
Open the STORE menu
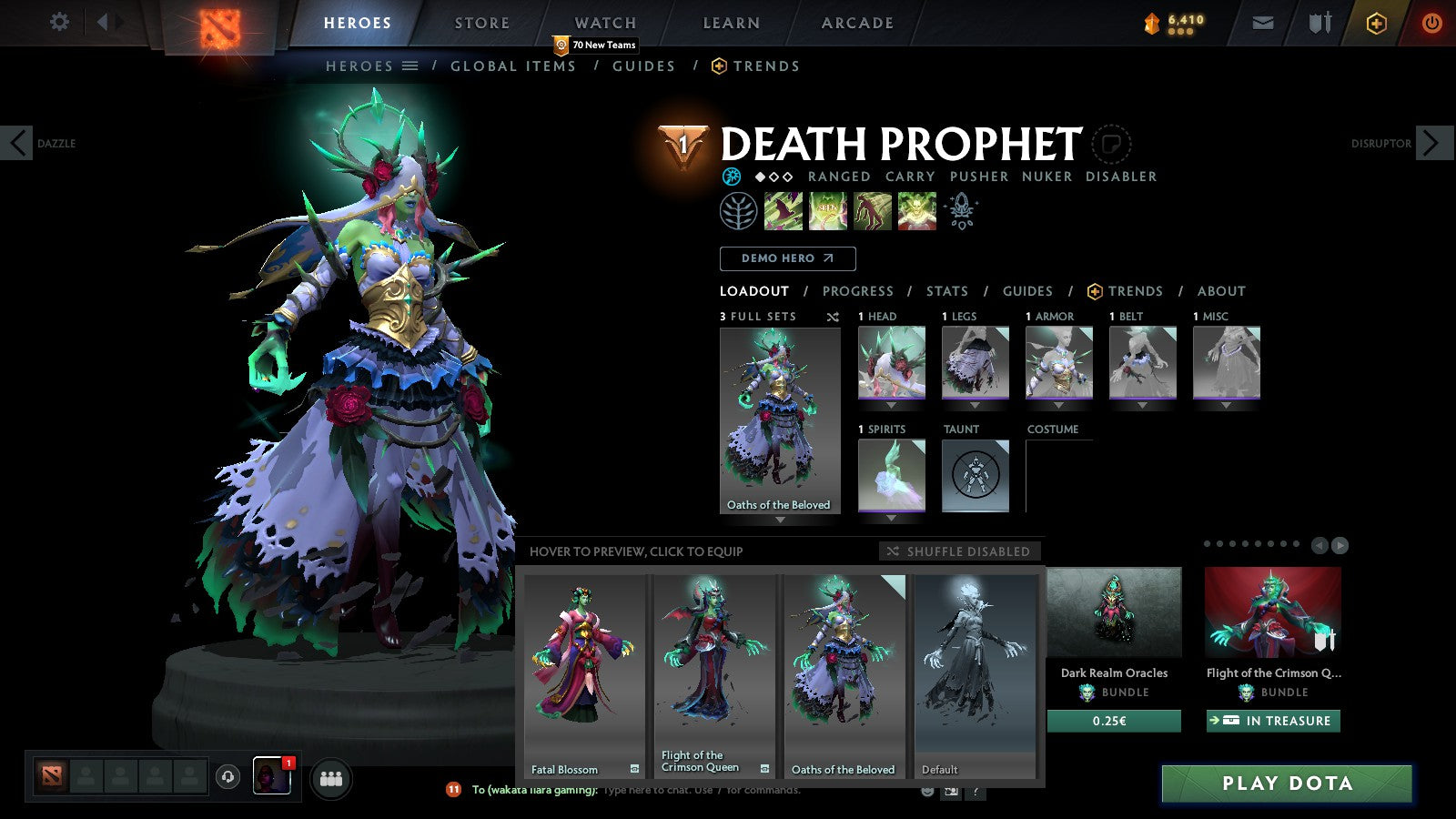point(480,23)
